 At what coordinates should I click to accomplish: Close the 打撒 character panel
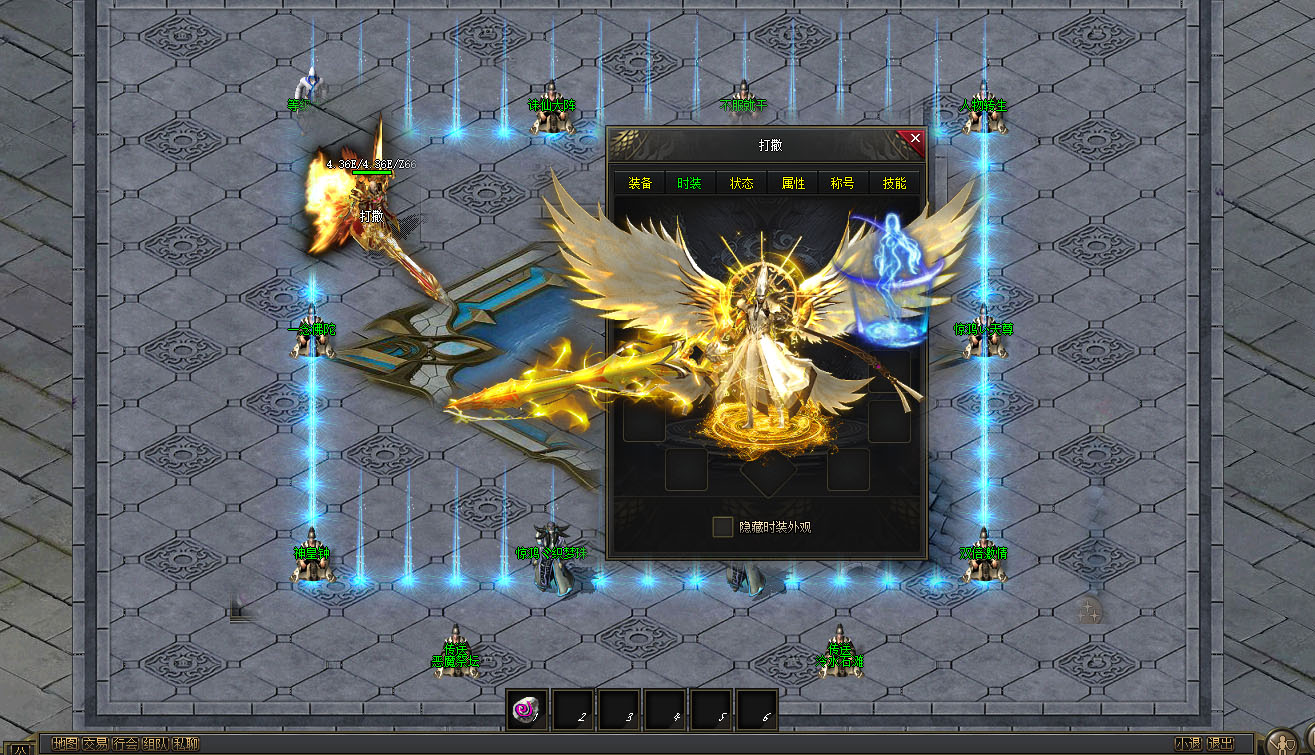coord(914,138)
